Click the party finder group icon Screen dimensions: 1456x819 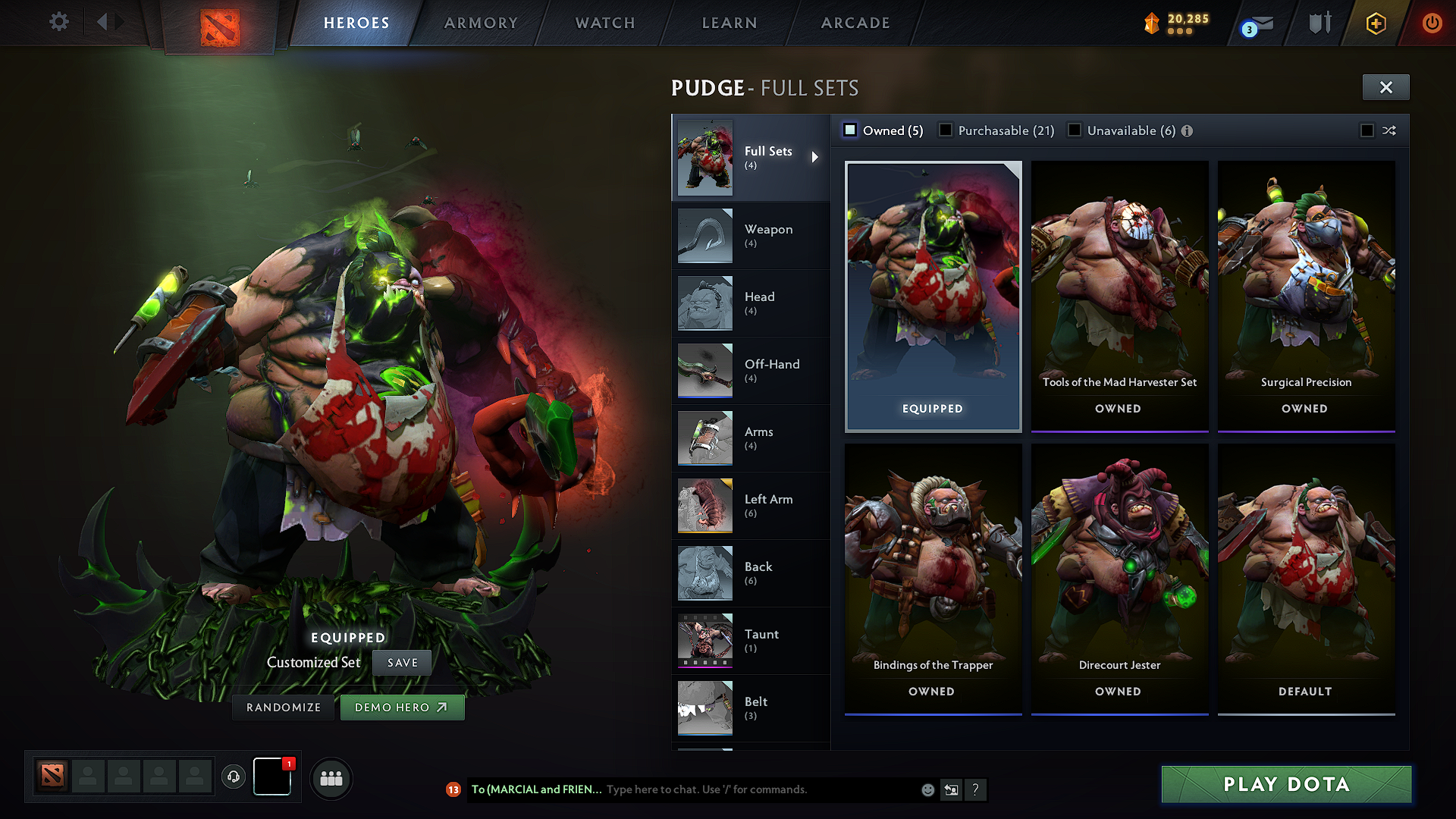[x=331, y=777]
